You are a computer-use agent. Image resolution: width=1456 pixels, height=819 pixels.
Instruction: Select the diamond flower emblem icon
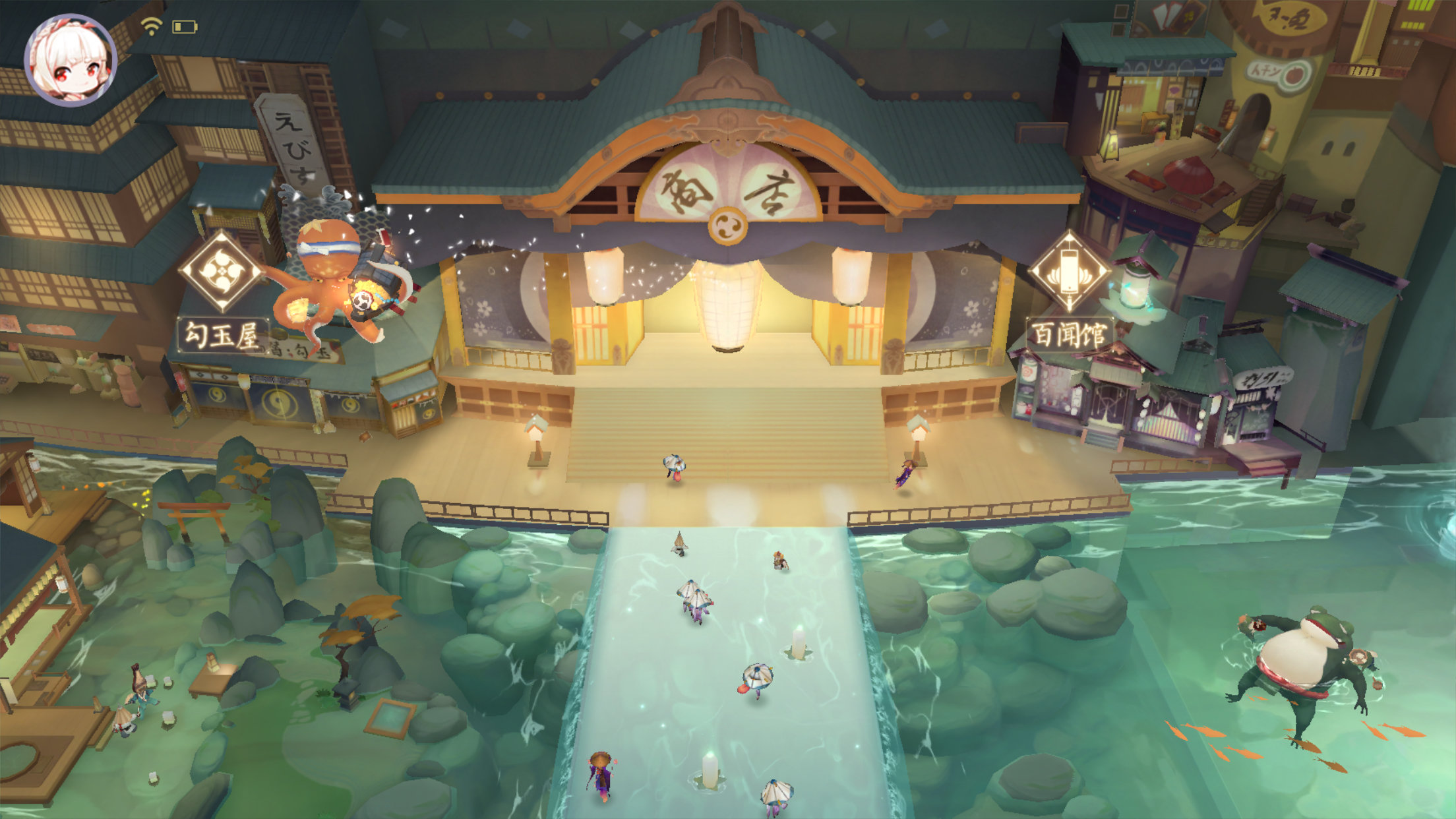coord(222,270)
